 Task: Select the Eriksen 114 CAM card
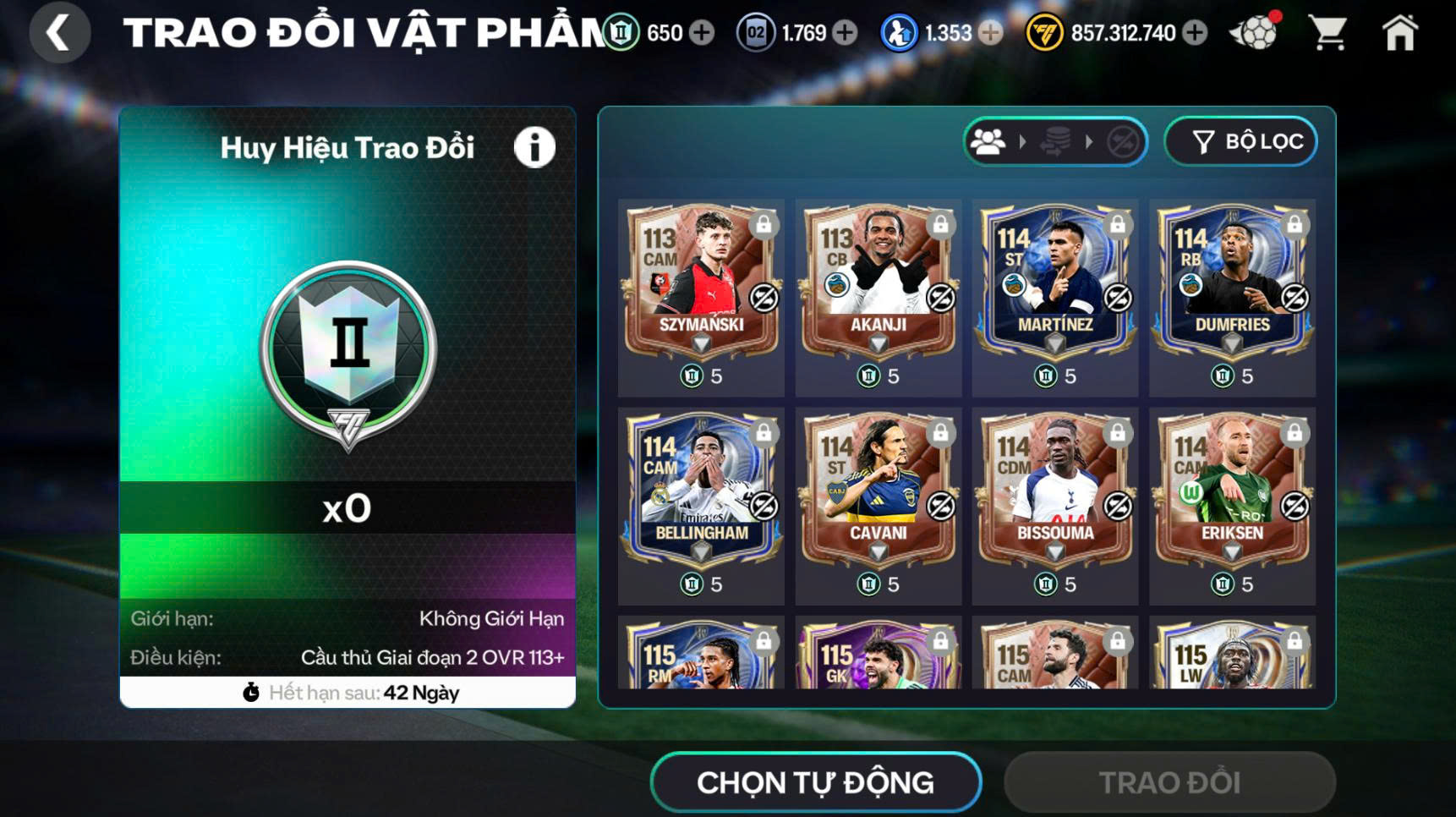pyautogui.click(x=1232, y=491)
